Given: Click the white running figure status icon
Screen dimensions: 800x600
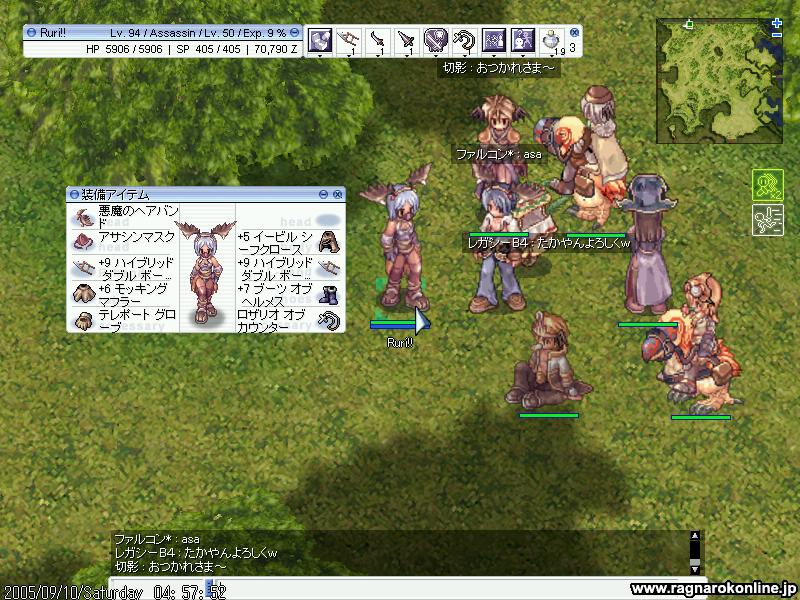Looking at the screenshot, I should pos(767,219).
